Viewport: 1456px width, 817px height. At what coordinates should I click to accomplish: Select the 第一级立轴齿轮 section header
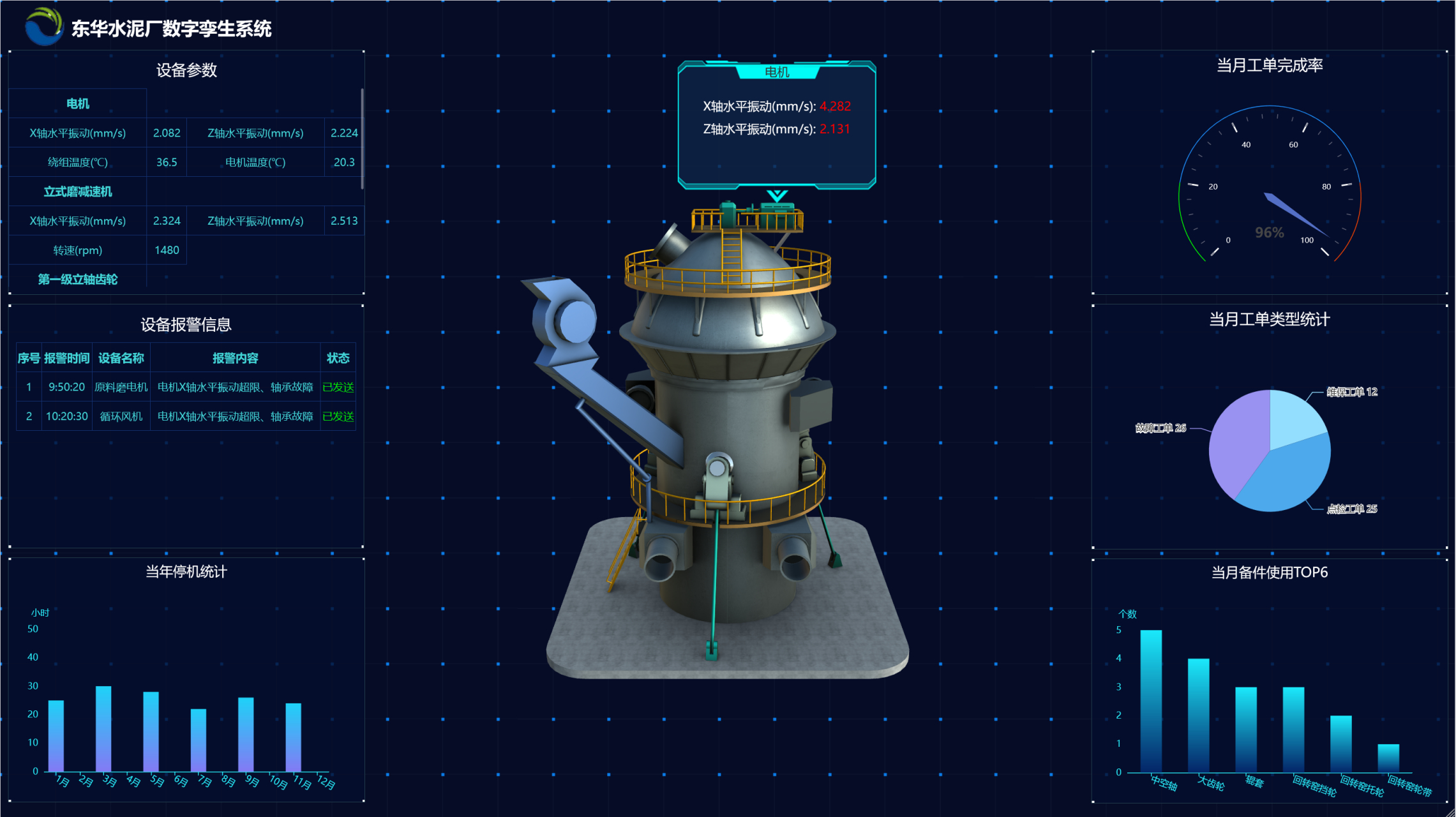78,279
